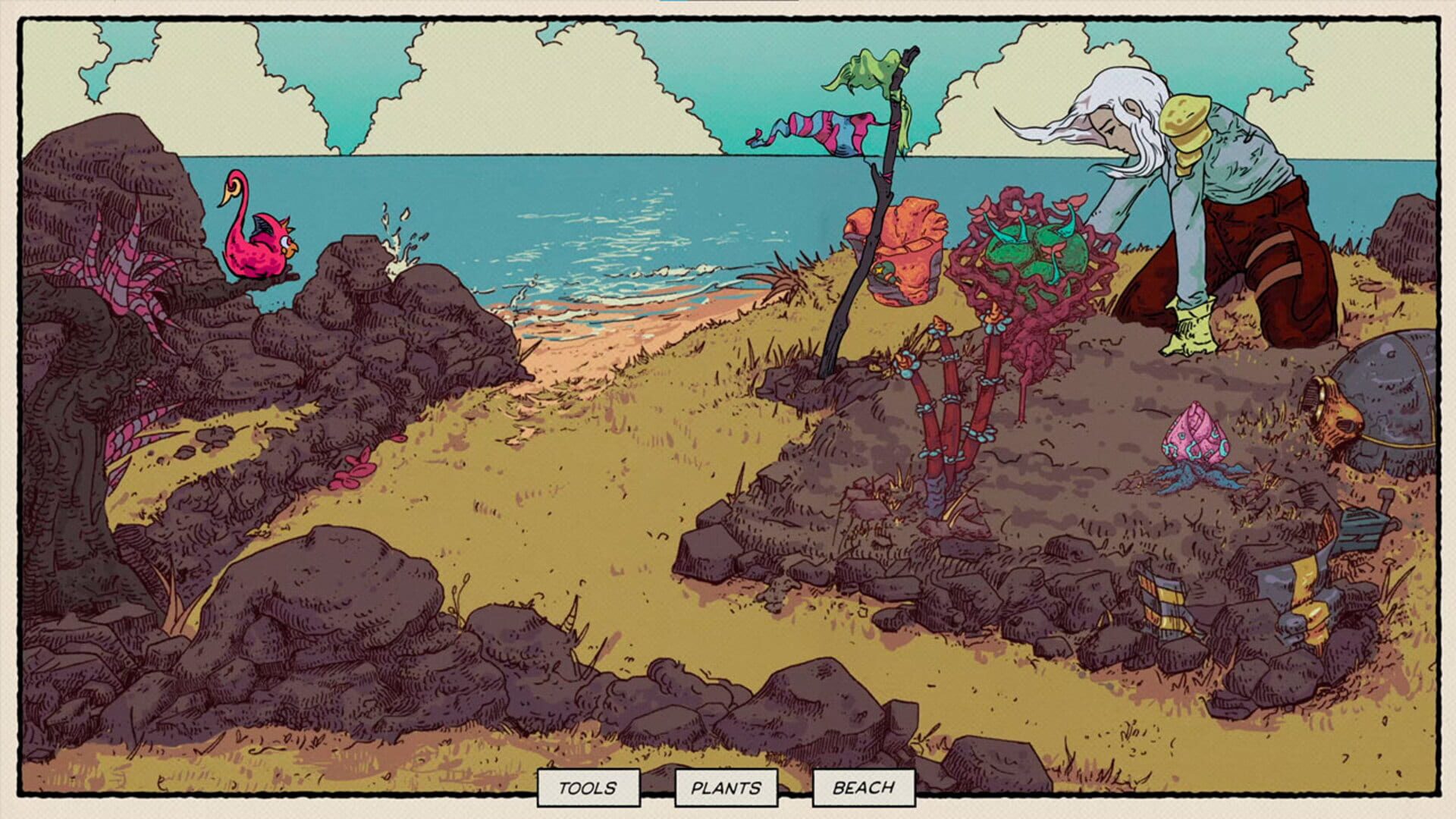Switch to the BEACH area tab
The image size is (1456, 819).
click(x=861, y=788)
